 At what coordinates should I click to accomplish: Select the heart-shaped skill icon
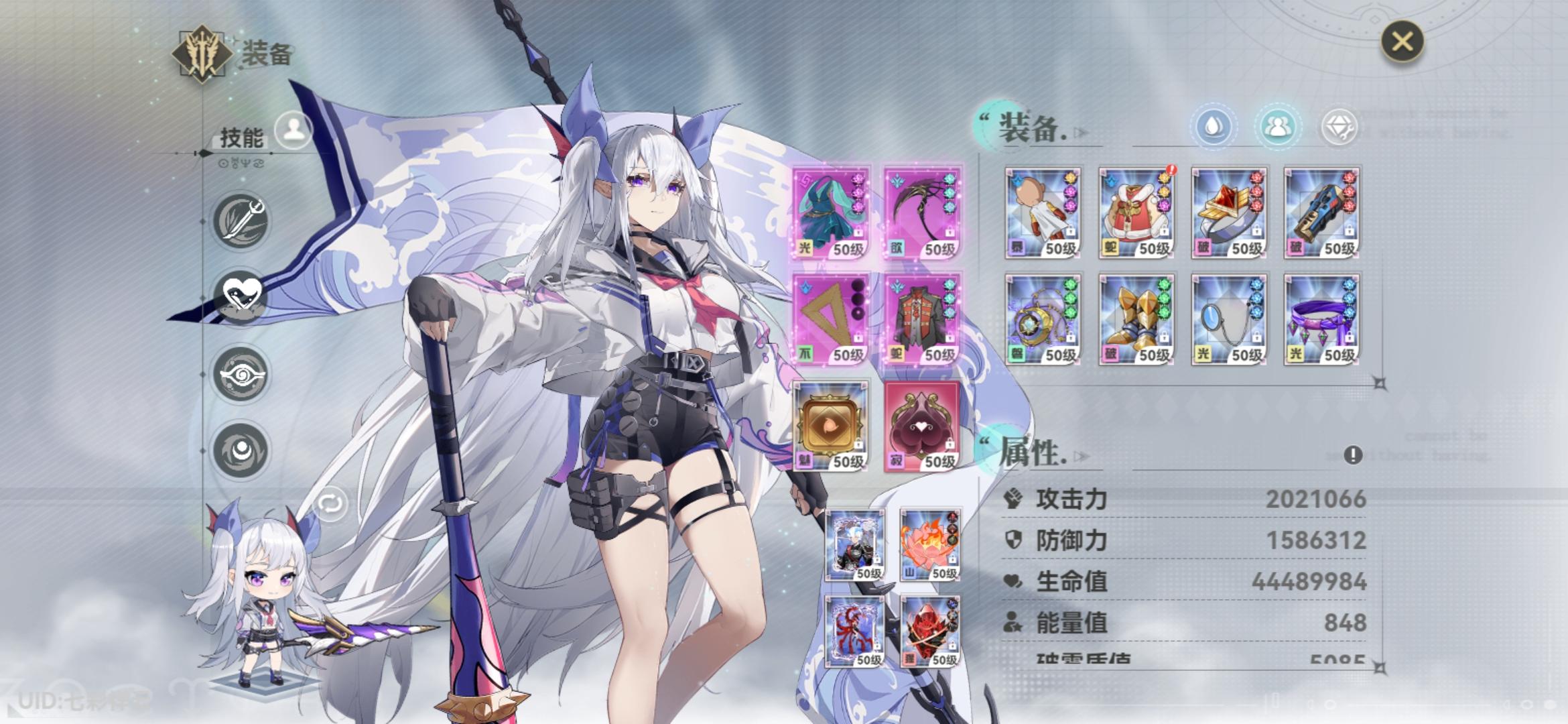(x=243, y=293)
